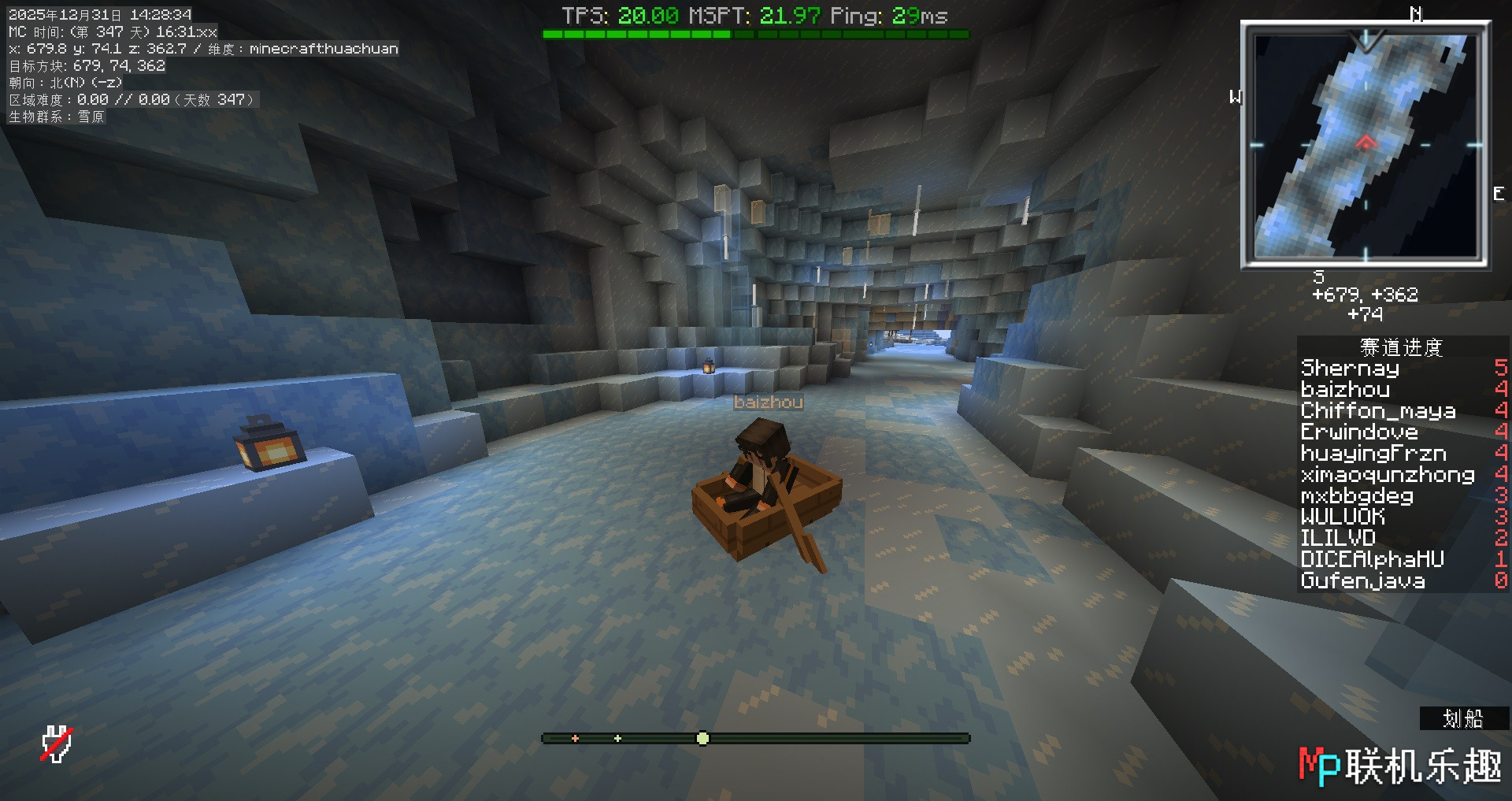
Task: Click the crossed-out plug icon
Action: coord(57,744)
